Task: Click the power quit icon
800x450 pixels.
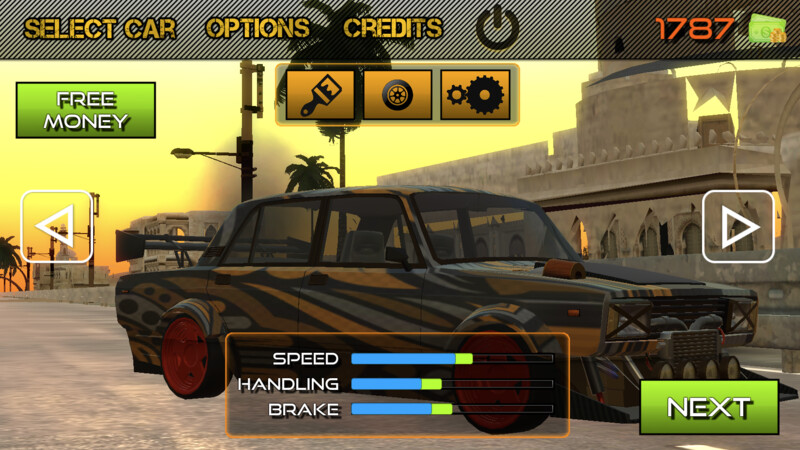Action: coord(497,29)
